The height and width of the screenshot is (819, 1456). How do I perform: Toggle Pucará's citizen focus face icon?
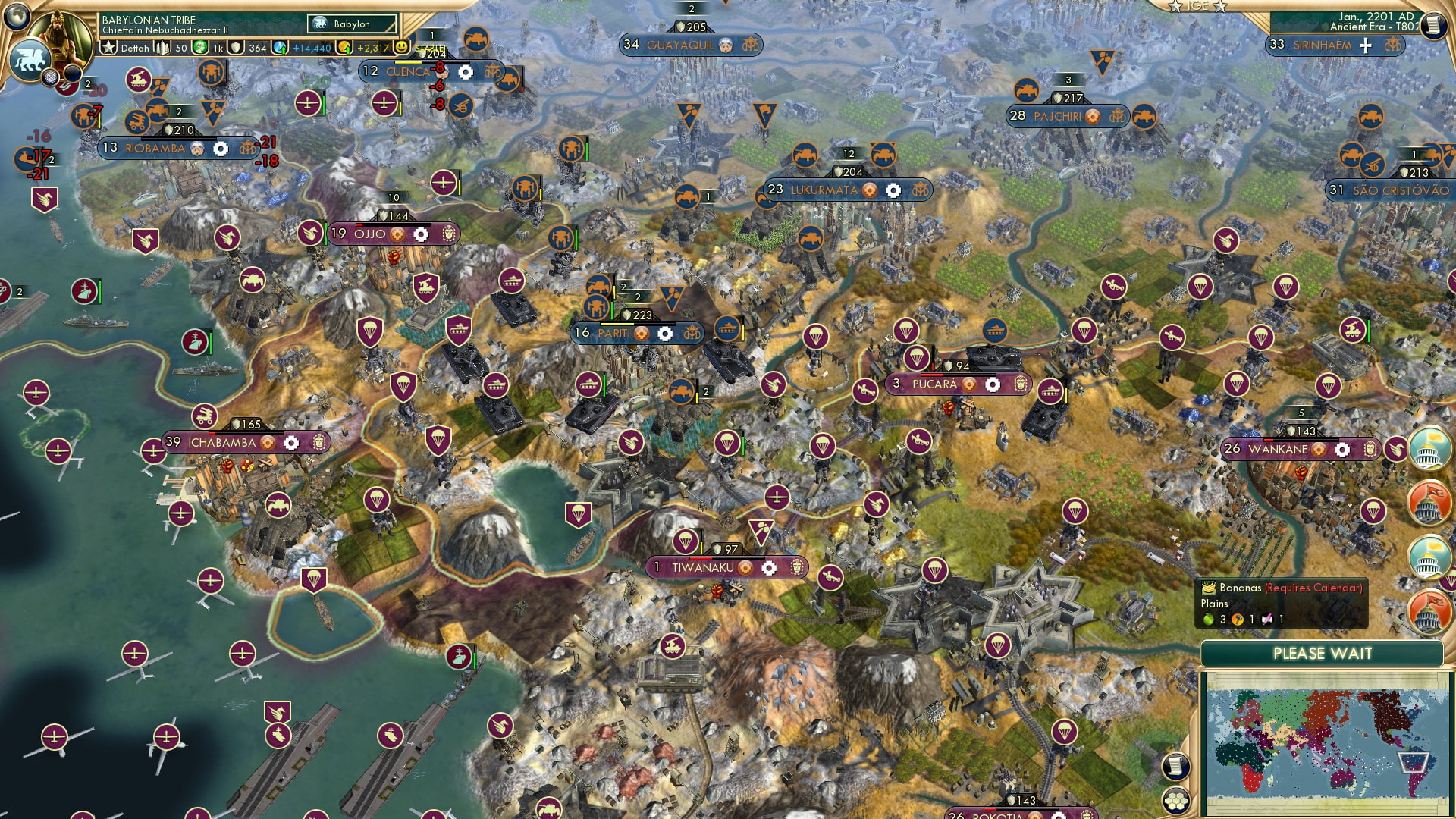click(1020, 384)
